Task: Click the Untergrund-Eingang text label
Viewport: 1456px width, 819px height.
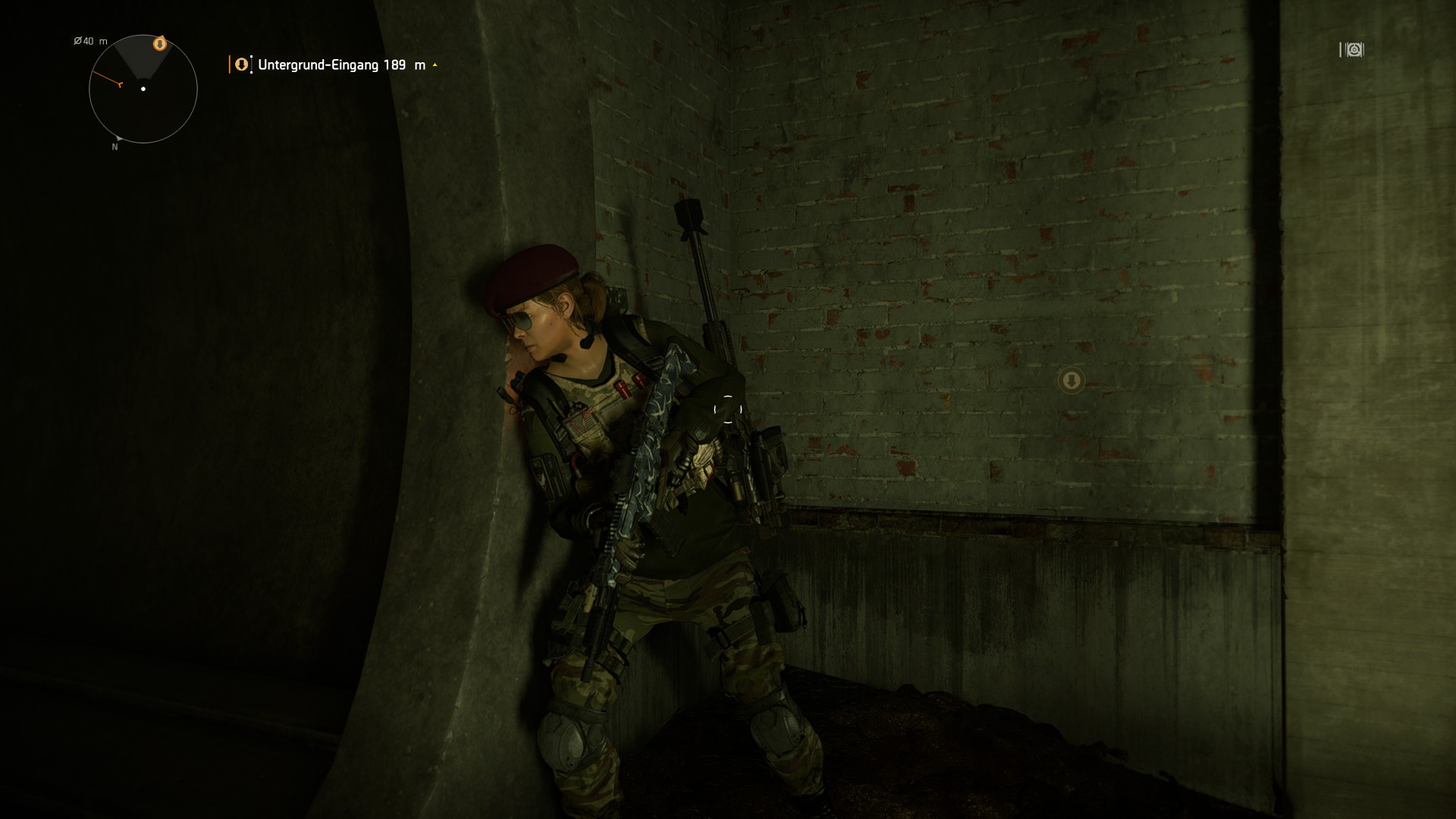Action: [317, 66]
